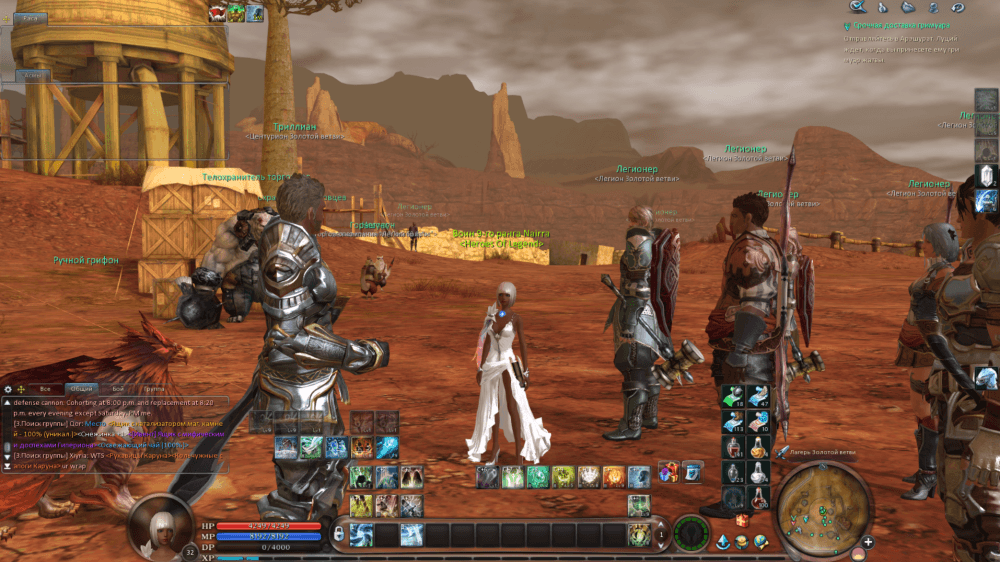The width and height of the screenshot is (1000, 562).
Task: Toggle the hotbar padlock lock
Action: tap(339, 534)
